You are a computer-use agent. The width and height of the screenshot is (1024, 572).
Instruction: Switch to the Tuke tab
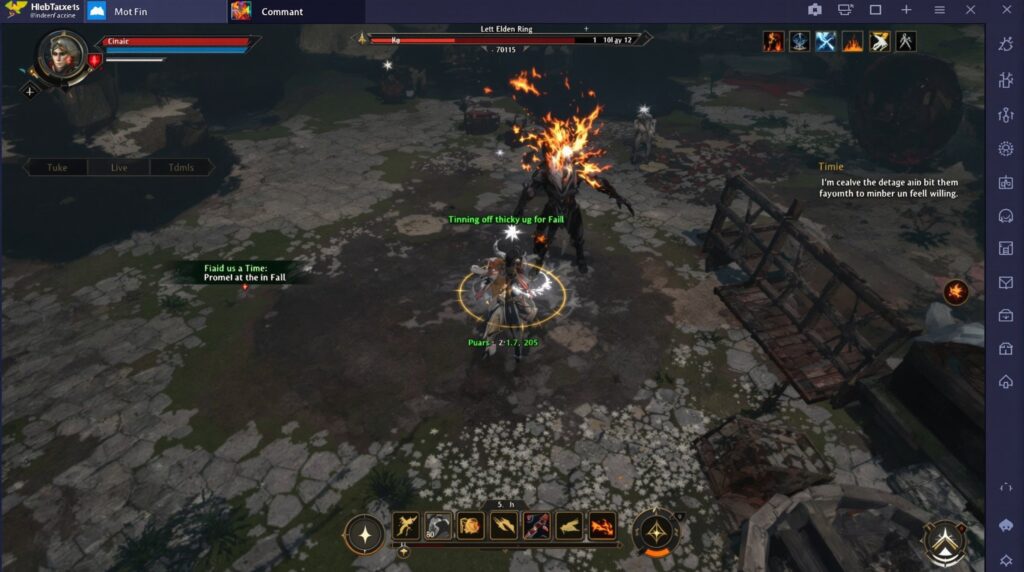tap(57, 167)
